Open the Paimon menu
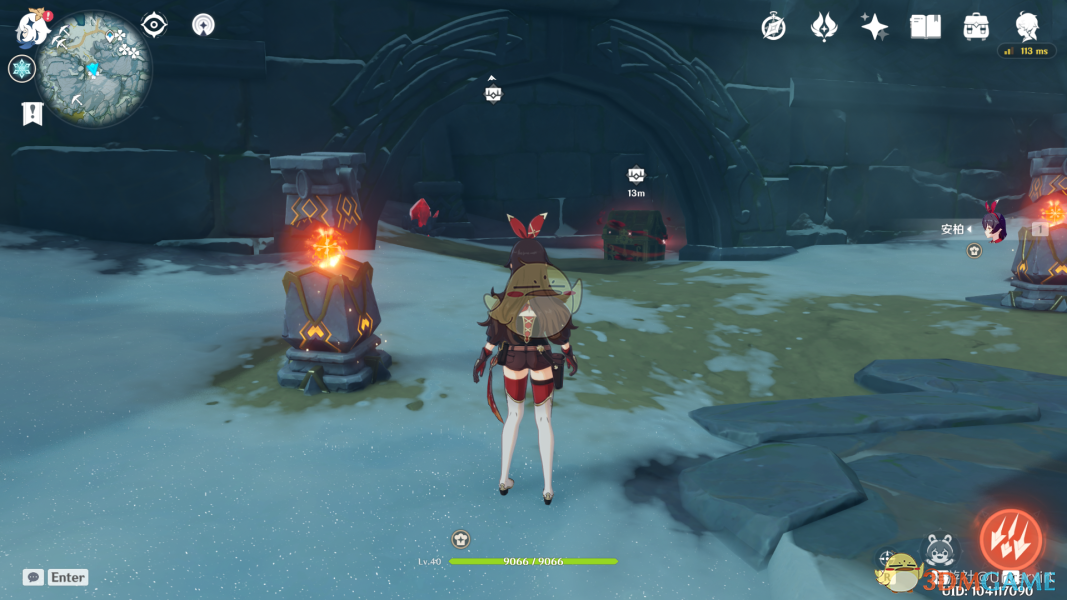Screen dimensions: 1067x600 tap(32, 29)
